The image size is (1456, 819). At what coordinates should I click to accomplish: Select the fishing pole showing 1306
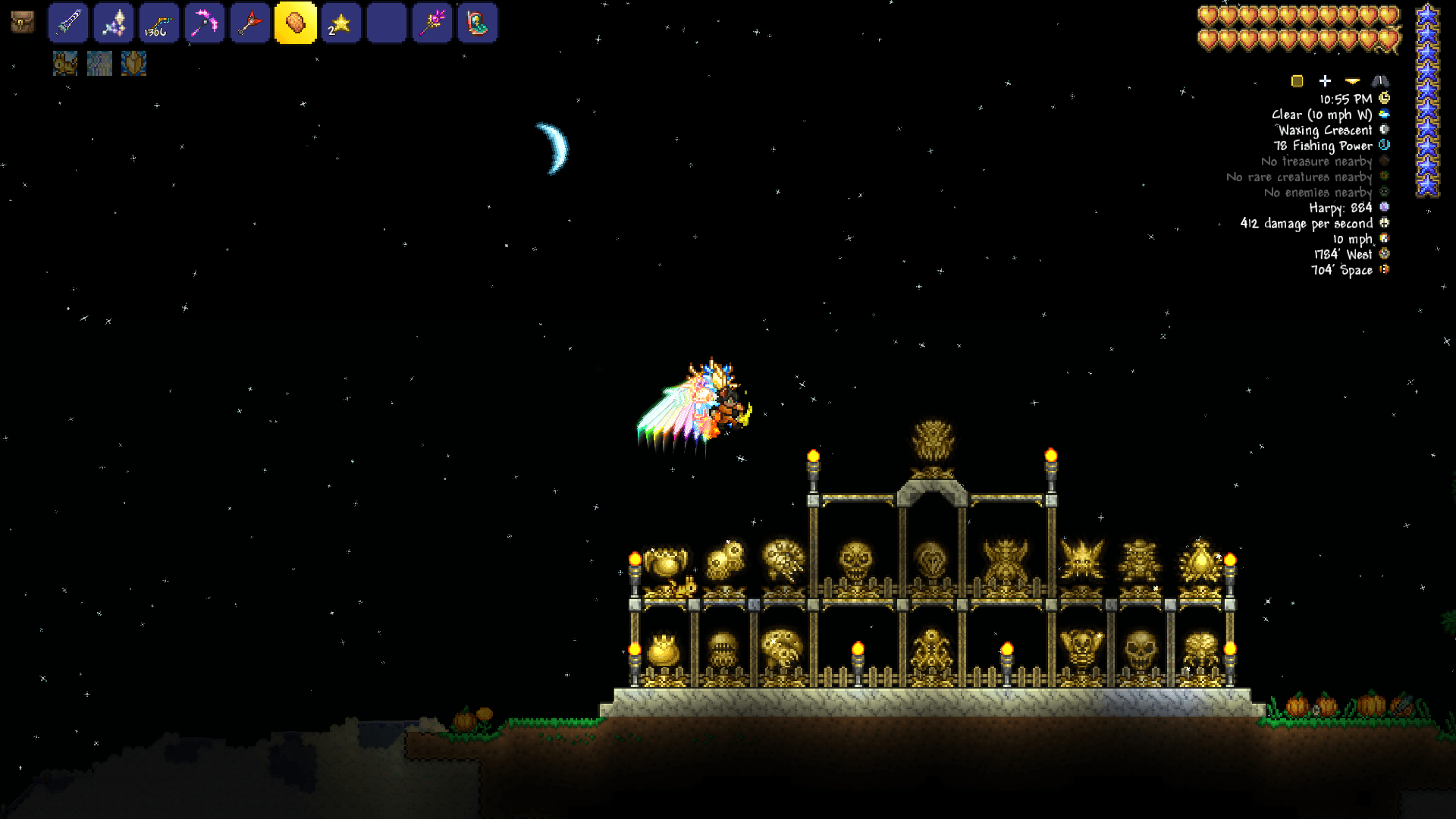point(158,23)
